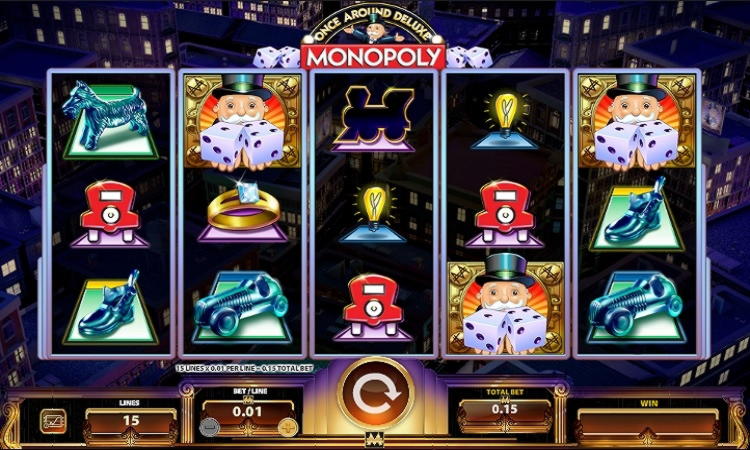Spin the reels with the round arrow button
750x450 pixels.
click(375, 392)
